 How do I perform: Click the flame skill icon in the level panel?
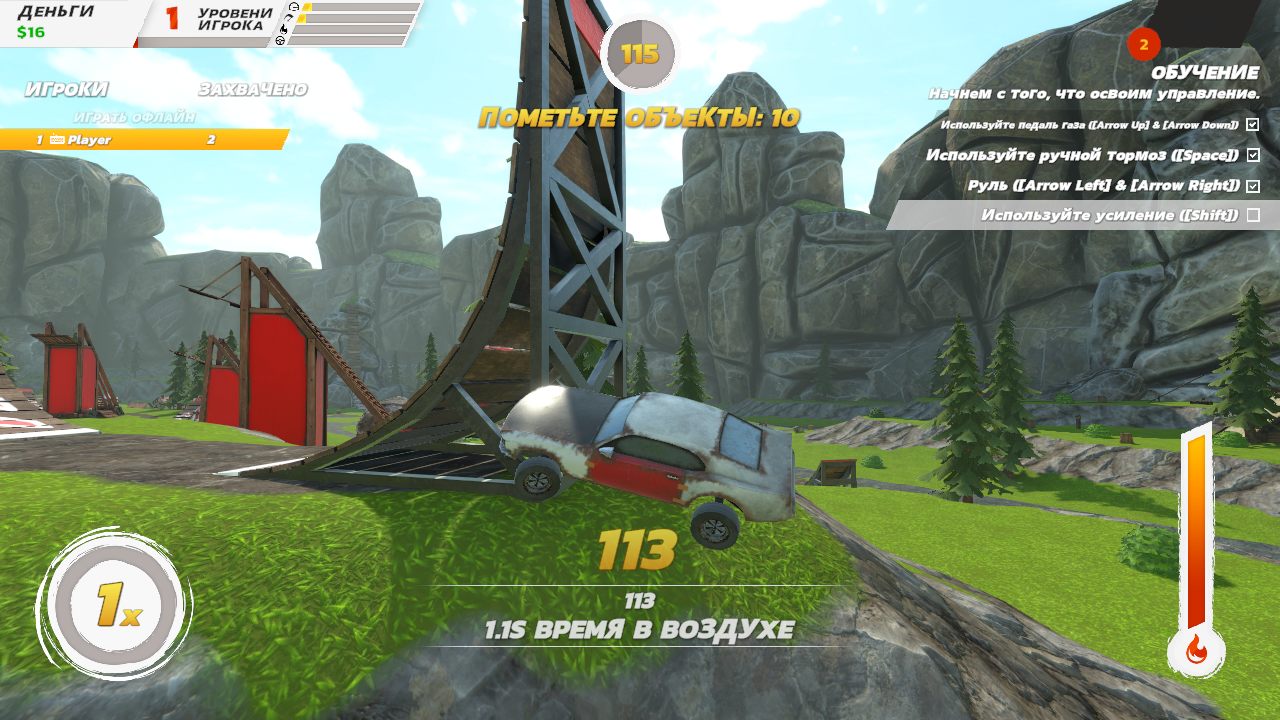(283, 30)
